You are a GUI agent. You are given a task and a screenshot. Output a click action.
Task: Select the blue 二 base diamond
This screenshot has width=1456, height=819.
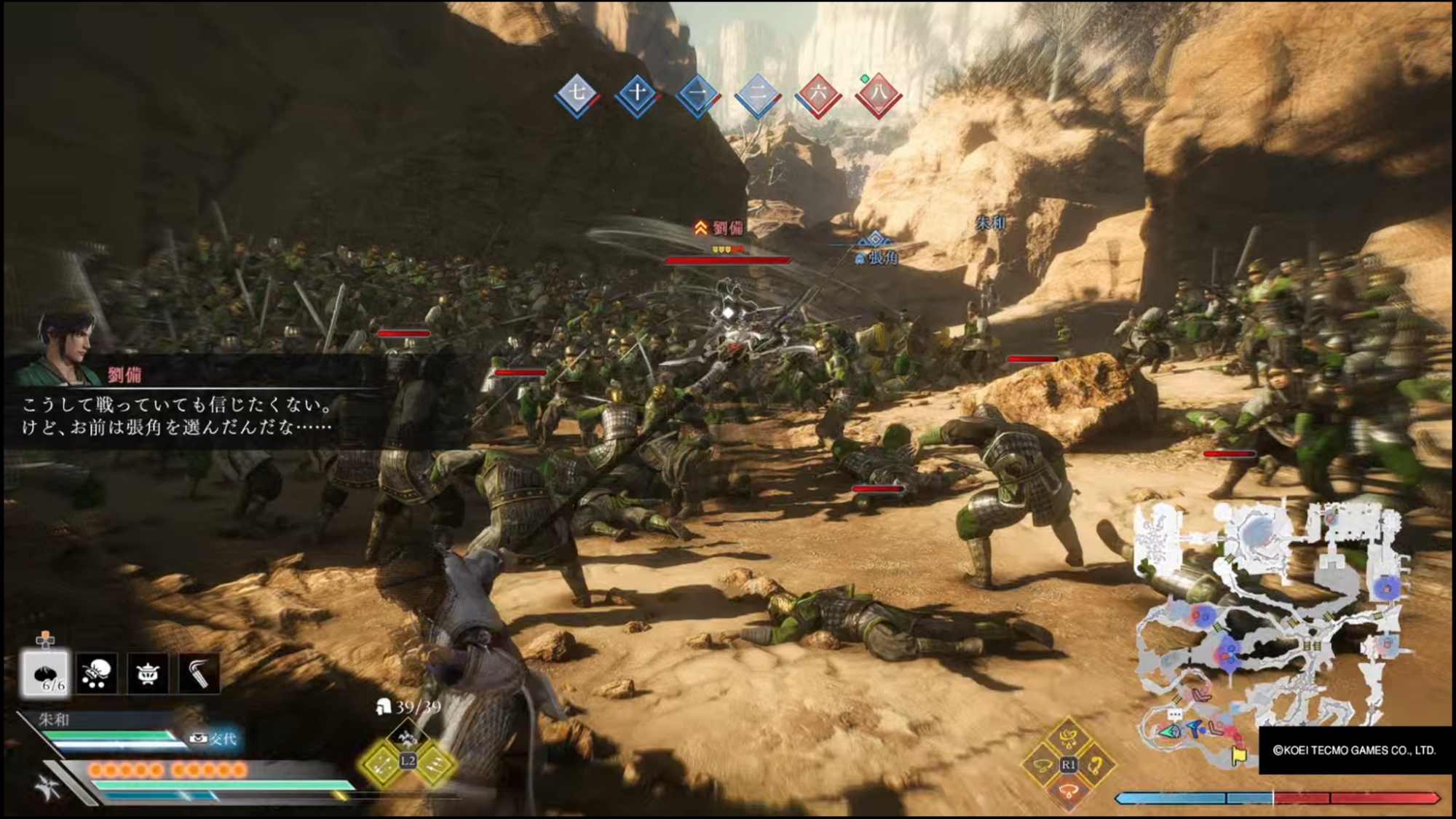758,94
